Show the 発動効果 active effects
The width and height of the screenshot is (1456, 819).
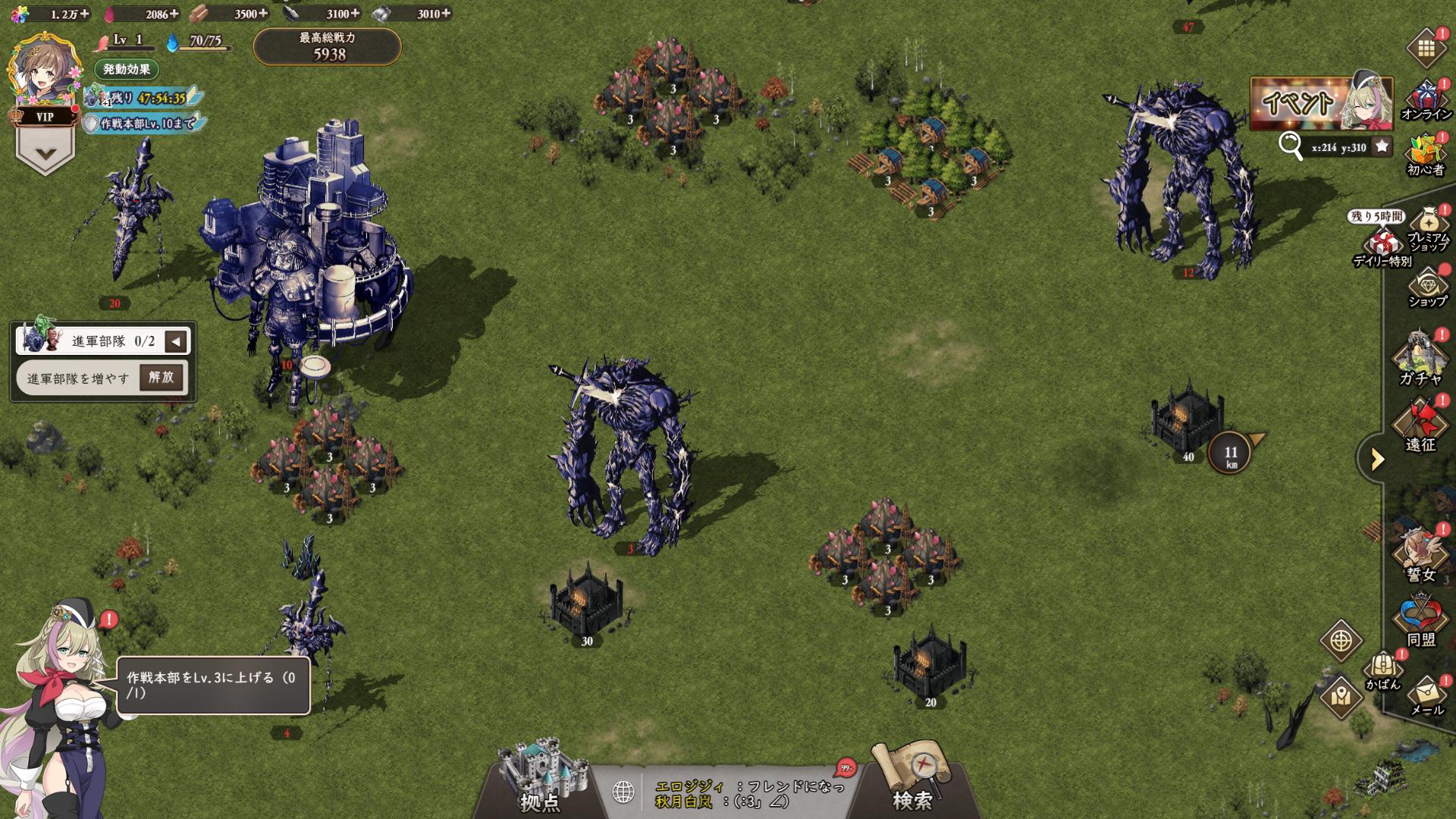coord(127,69)
